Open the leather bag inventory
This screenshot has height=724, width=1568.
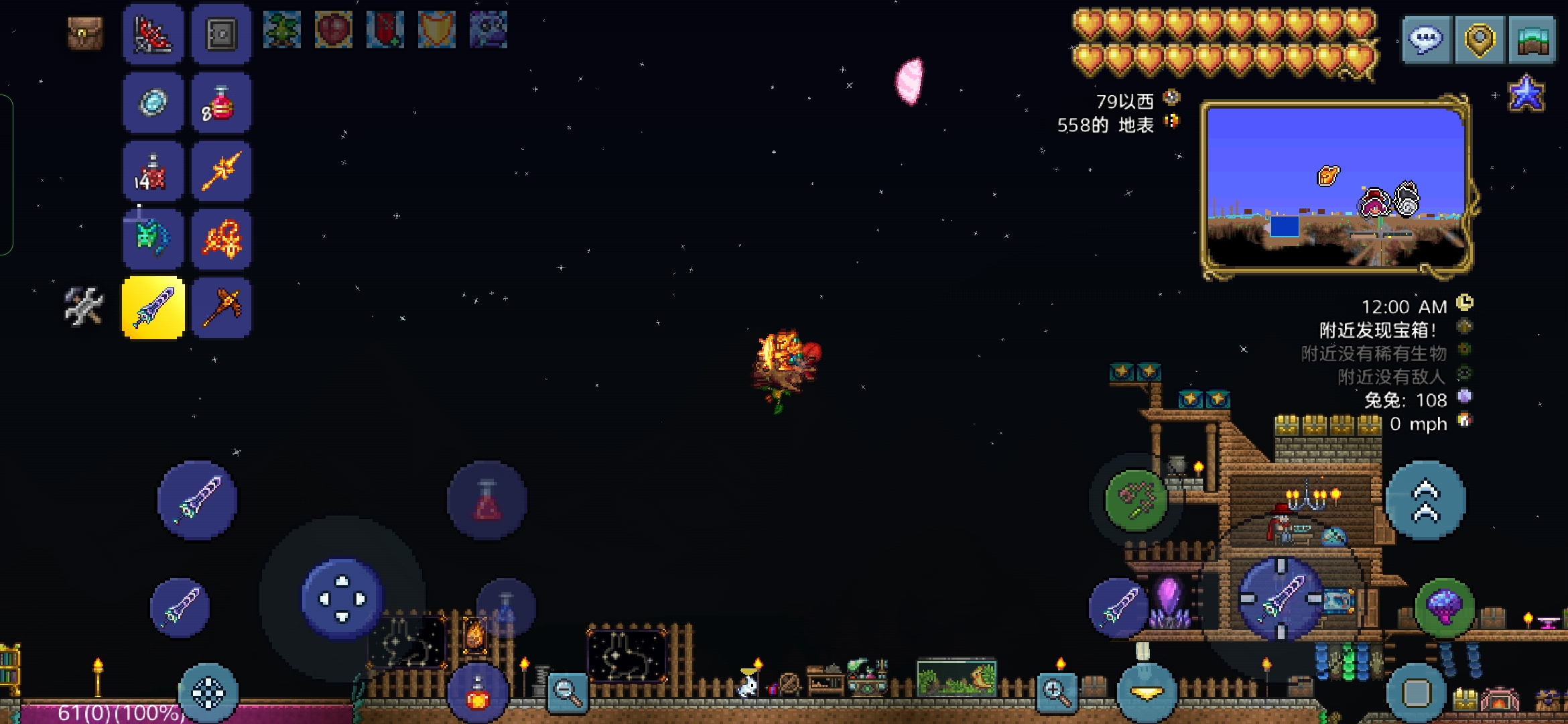pyautogui.click(x=85, y=34)
